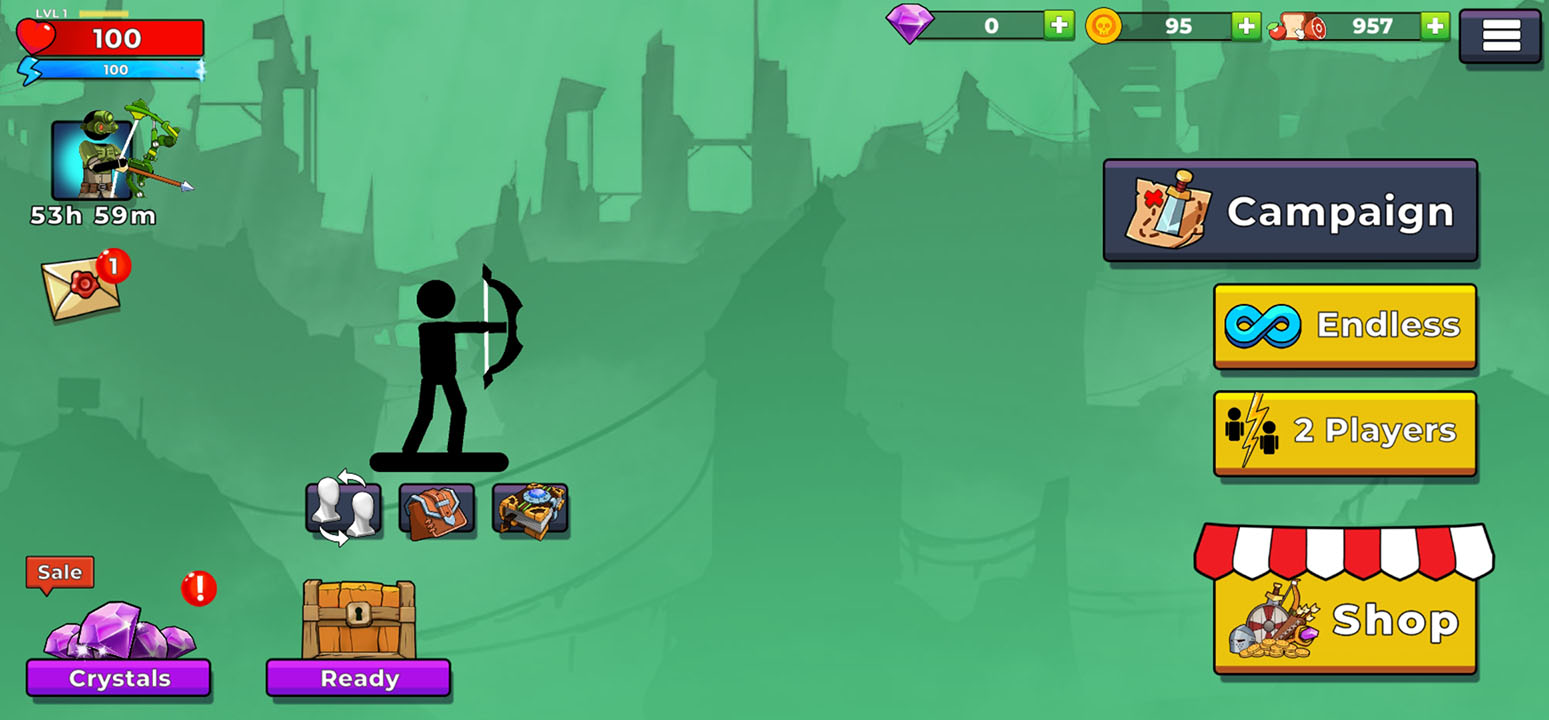Claim the Ready treasure chest
1549x720 pixels.
tap(358, 635)
